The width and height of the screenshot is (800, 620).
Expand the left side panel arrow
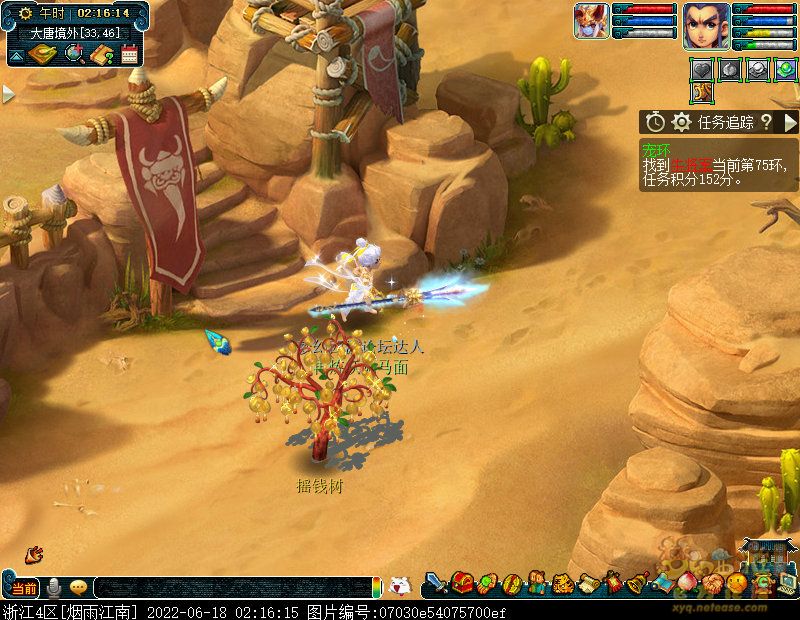coord(8,93)
